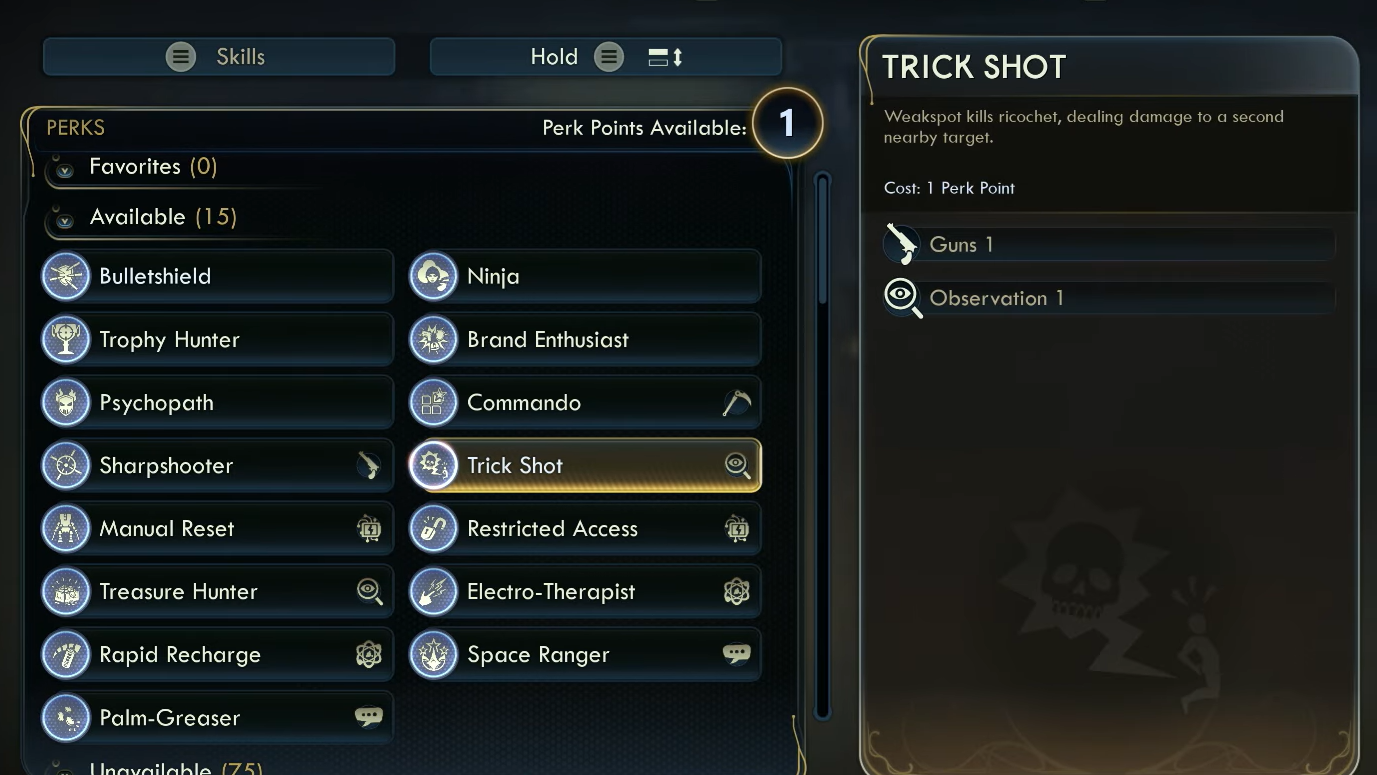Choose the Commando perk

[x=585, y=402]
